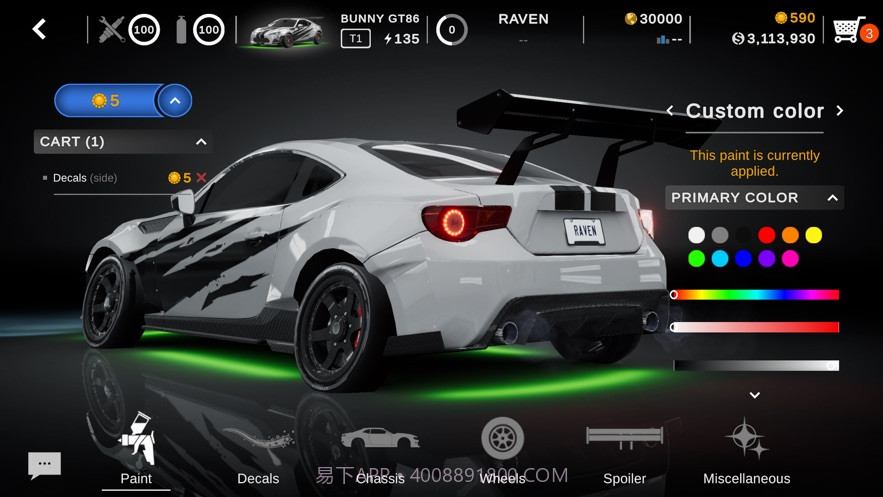The width and height of the screenshot is (883, 497).
Task: Click on the rainbow hue slider
Action: coord(756,295)
